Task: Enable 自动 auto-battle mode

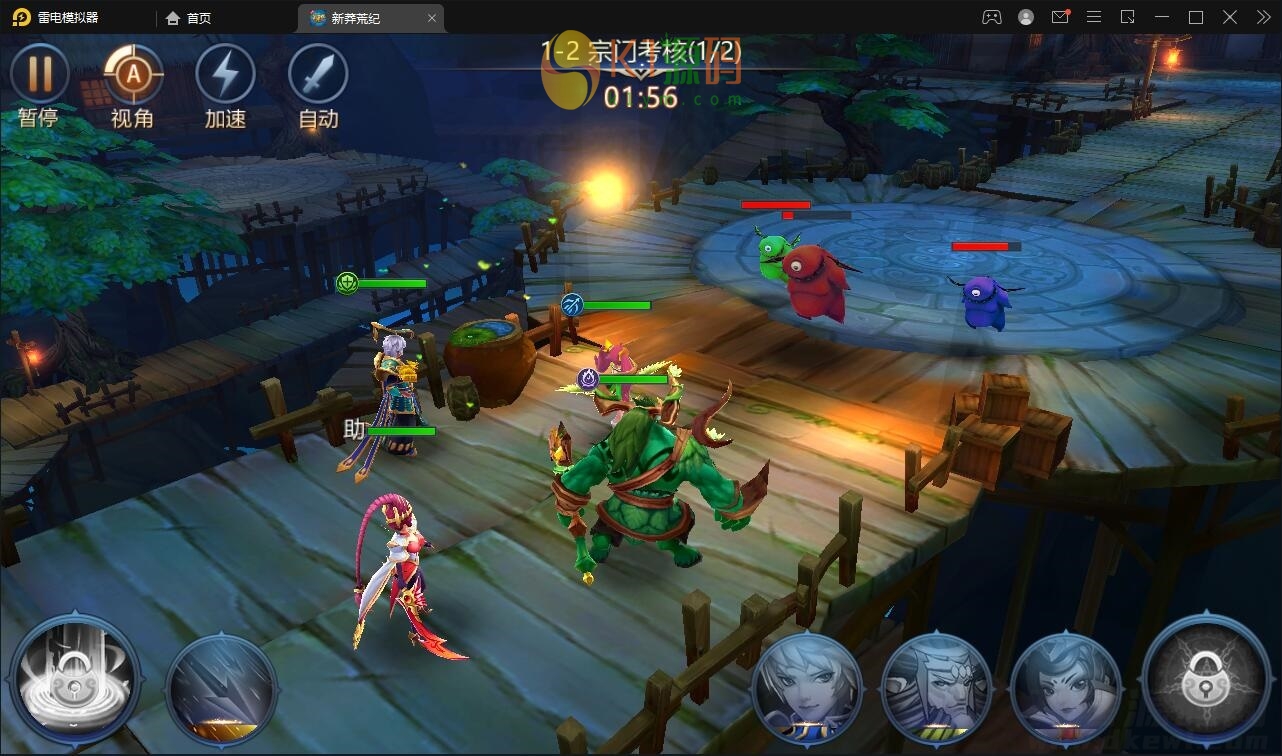Action: click(318, 75)
